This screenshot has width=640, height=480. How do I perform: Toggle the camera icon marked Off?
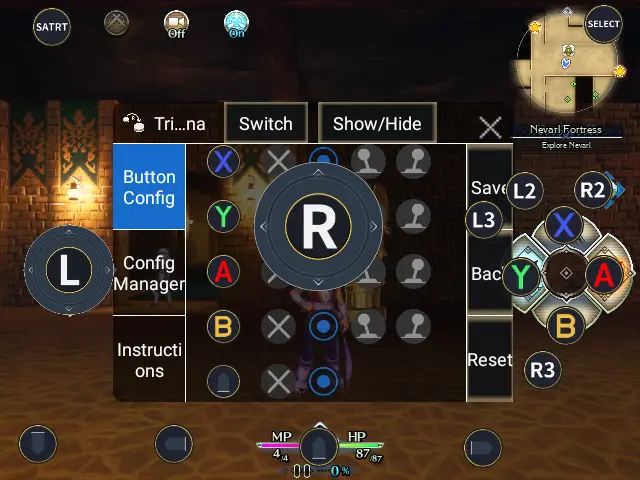tap(177, 24)
